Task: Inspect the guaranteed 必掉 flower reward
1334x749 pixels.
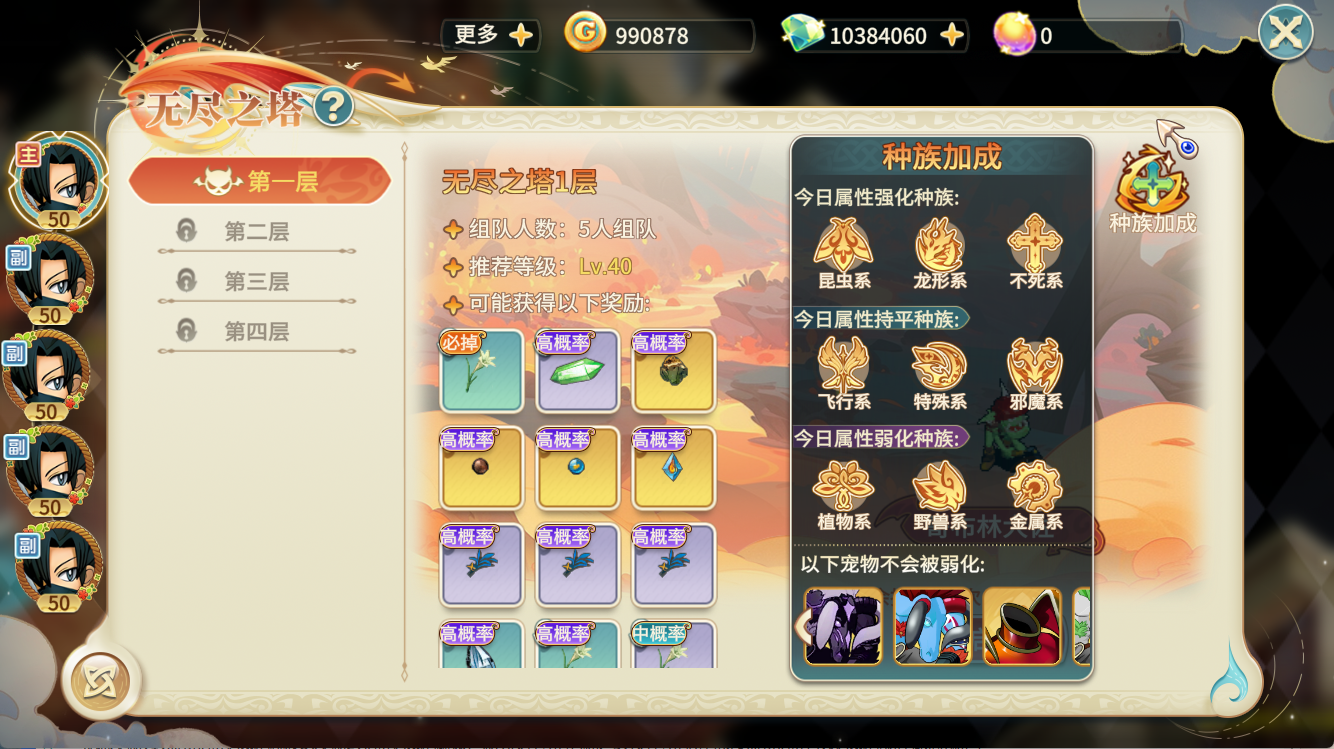Action: coord(481,371)
